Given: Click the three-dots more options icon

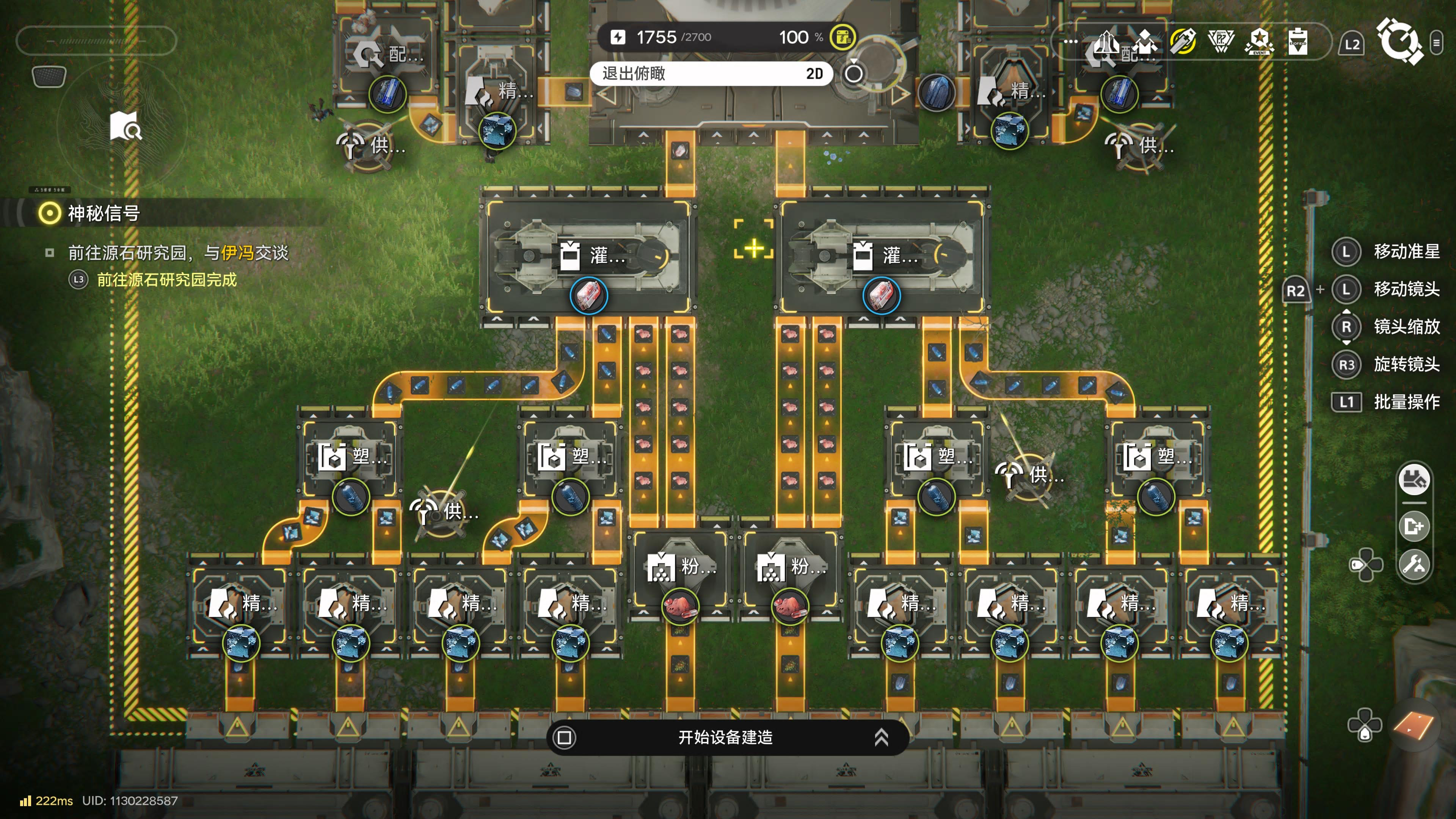Looking at the screenshot, I should pos(1070,42).
